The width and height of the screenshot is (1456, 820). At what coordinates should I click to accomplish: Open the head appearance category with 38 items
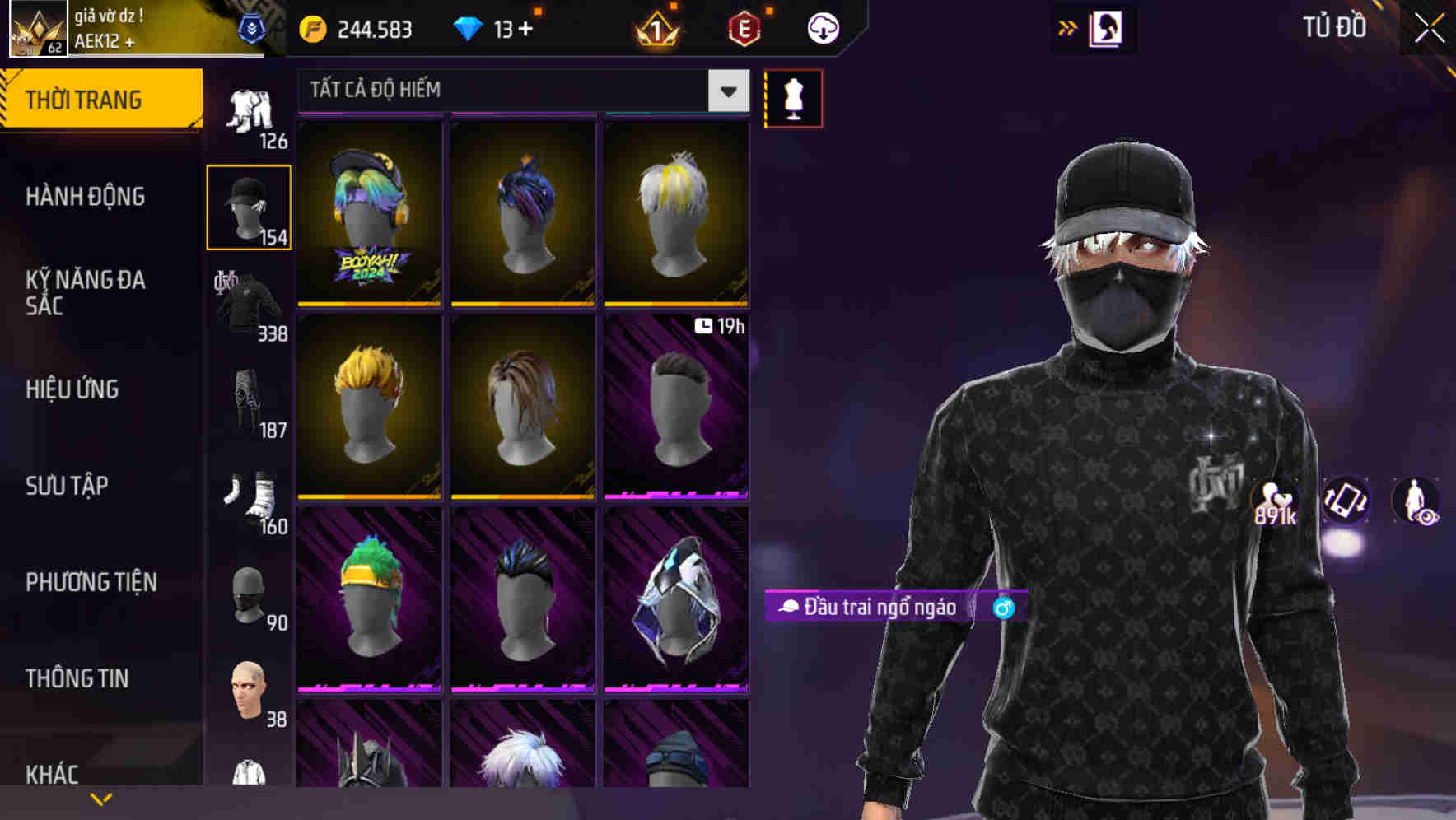pos(249,687)
